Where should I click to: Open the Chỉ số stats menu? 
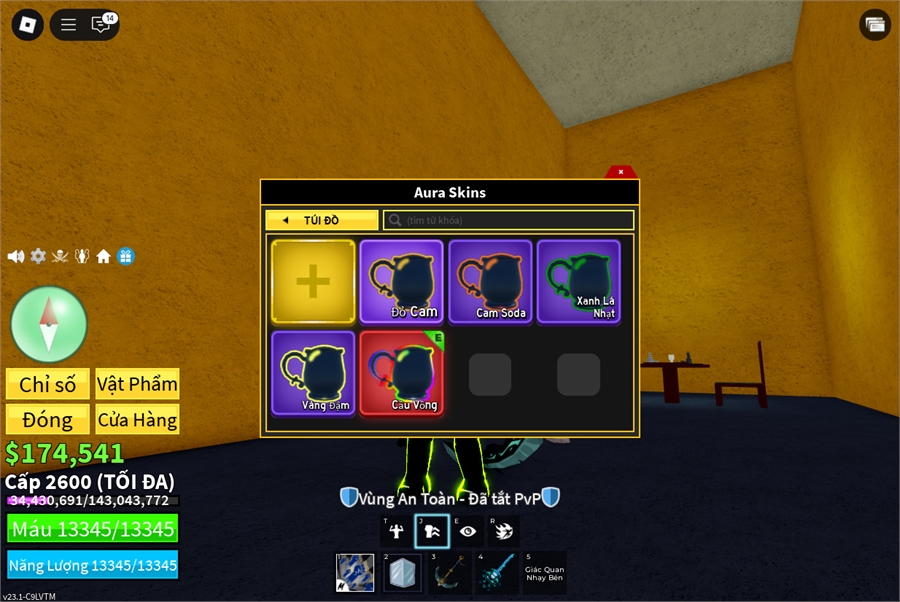click(x=48, y=384)
